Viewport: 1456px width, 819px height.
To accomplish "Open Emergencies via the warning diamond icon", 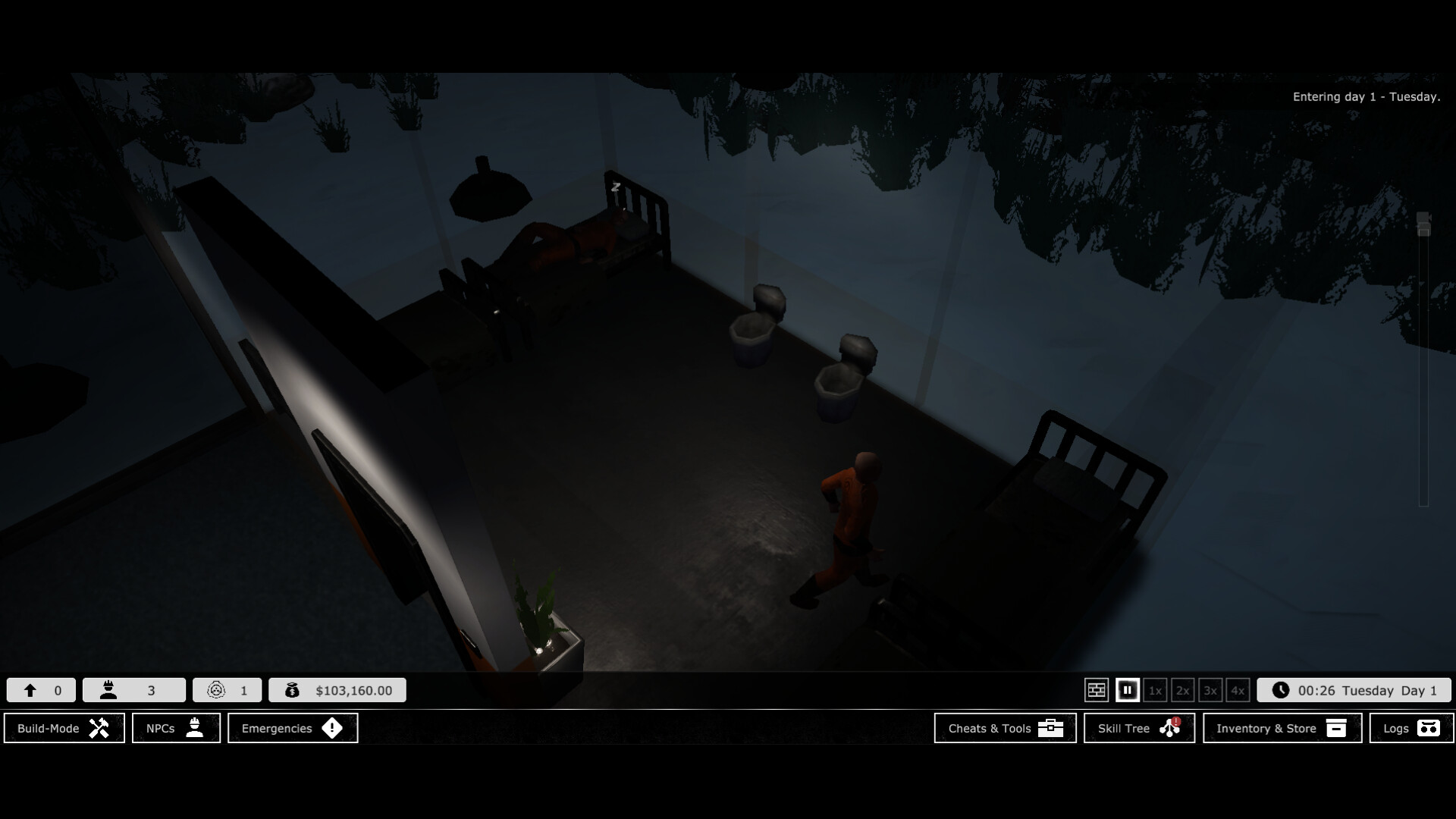I will click(333, 728).
